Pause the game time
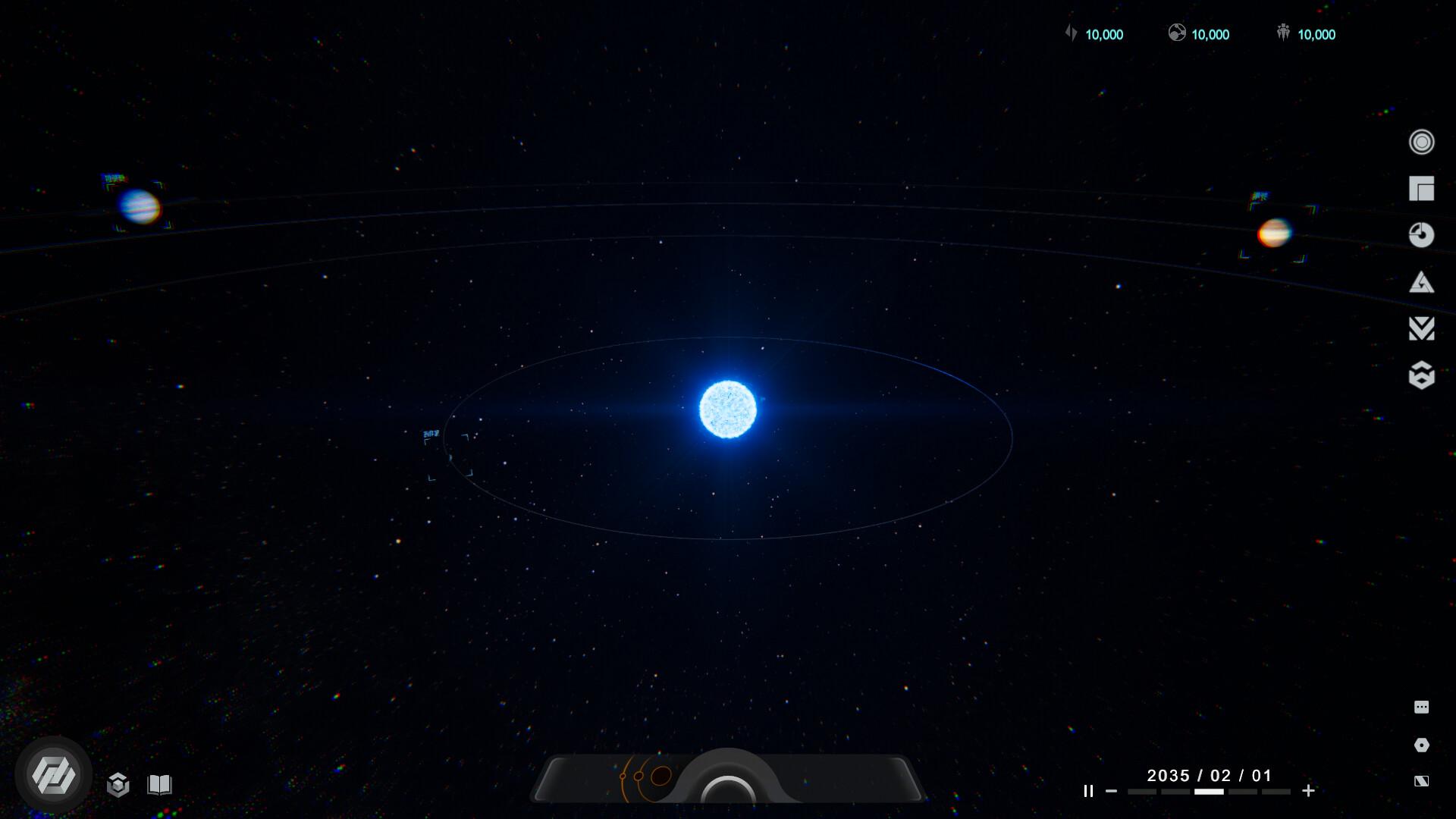This screenshot has width=1456, height=819. click(1088, 791)
